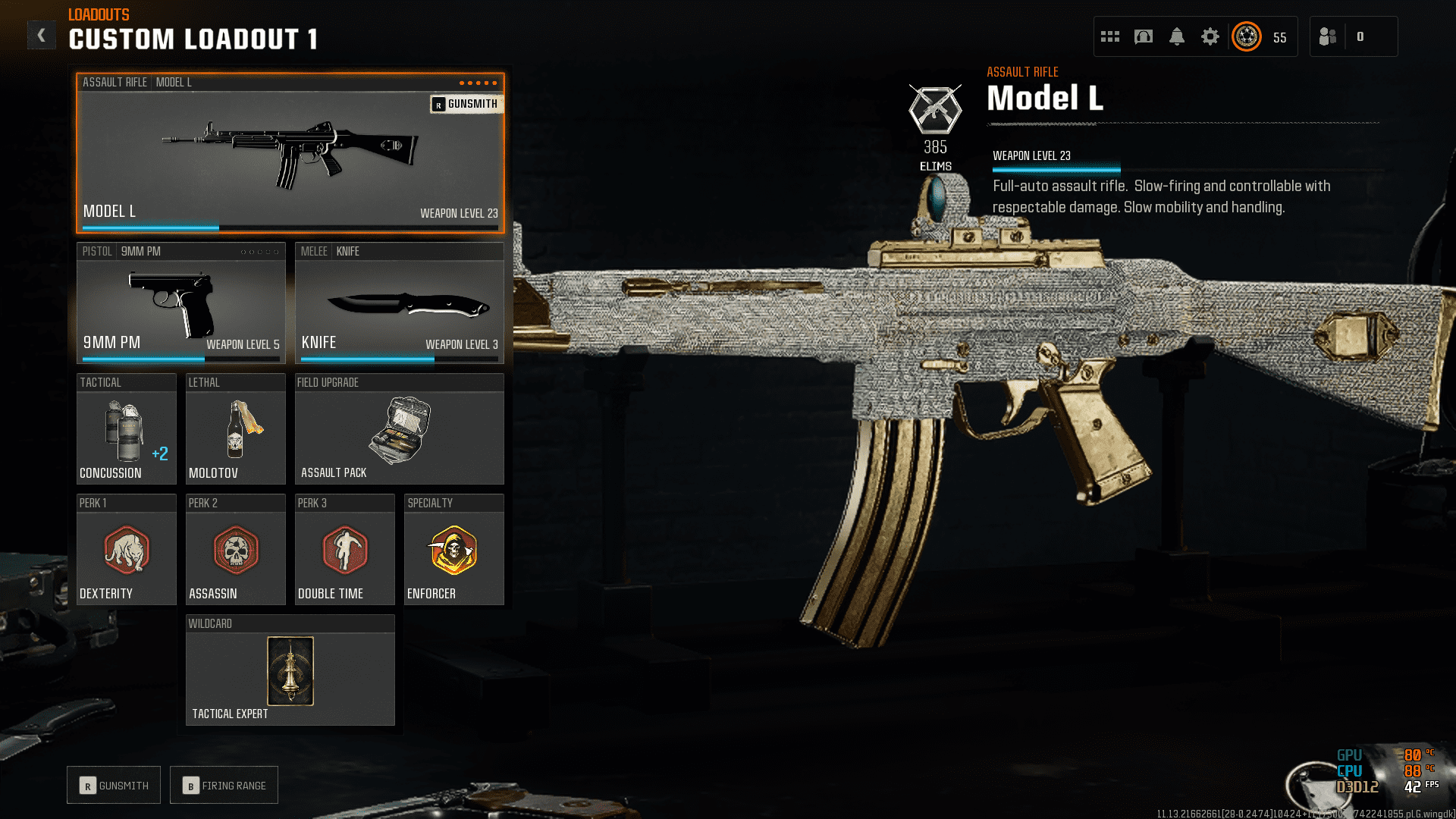Change the Concussion tactical equipment
Screen dimensions: 1456x819
click(x=126, y=429)
